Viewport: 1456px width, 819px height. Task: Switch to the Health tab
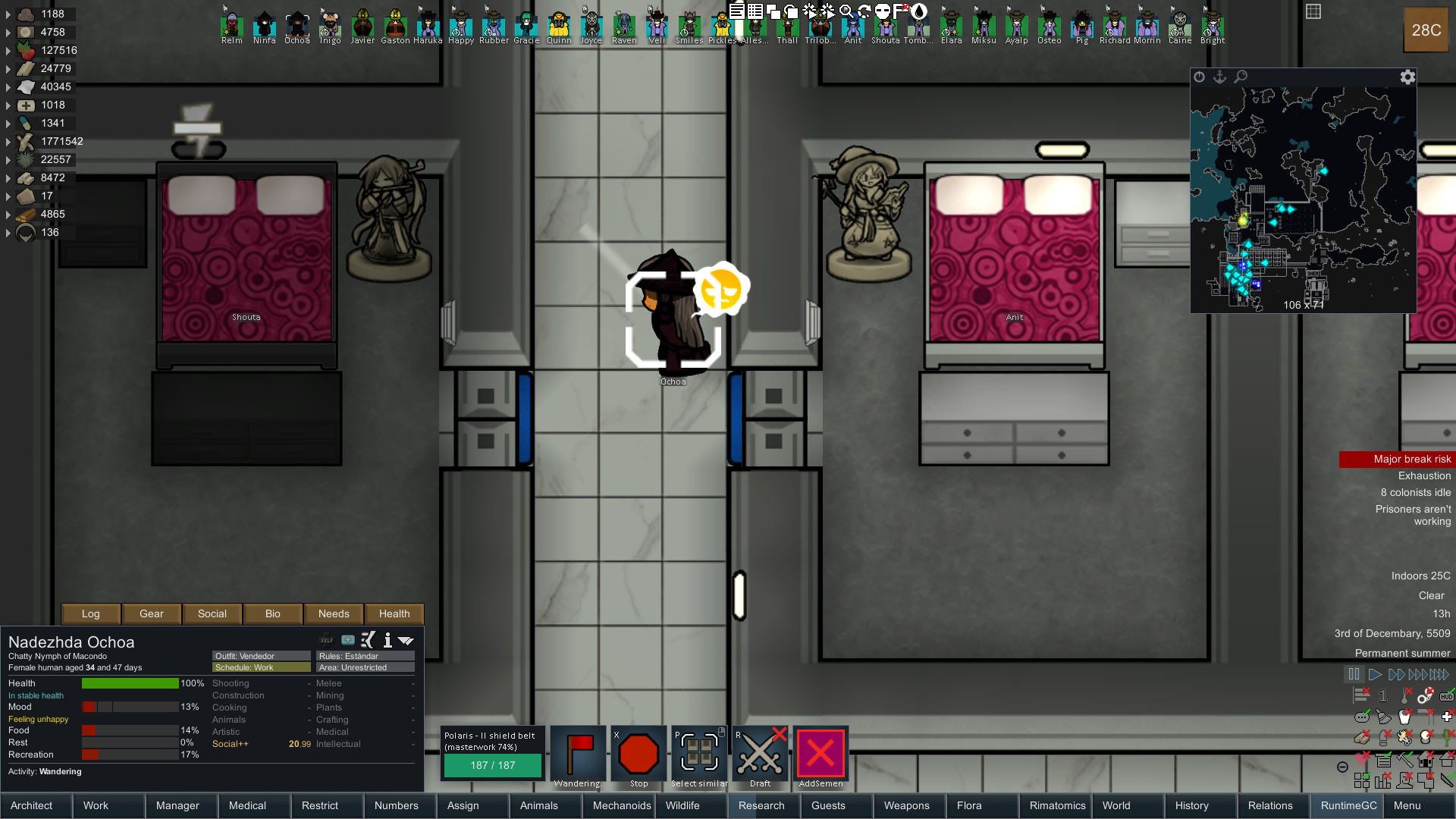tap(394, 613)
